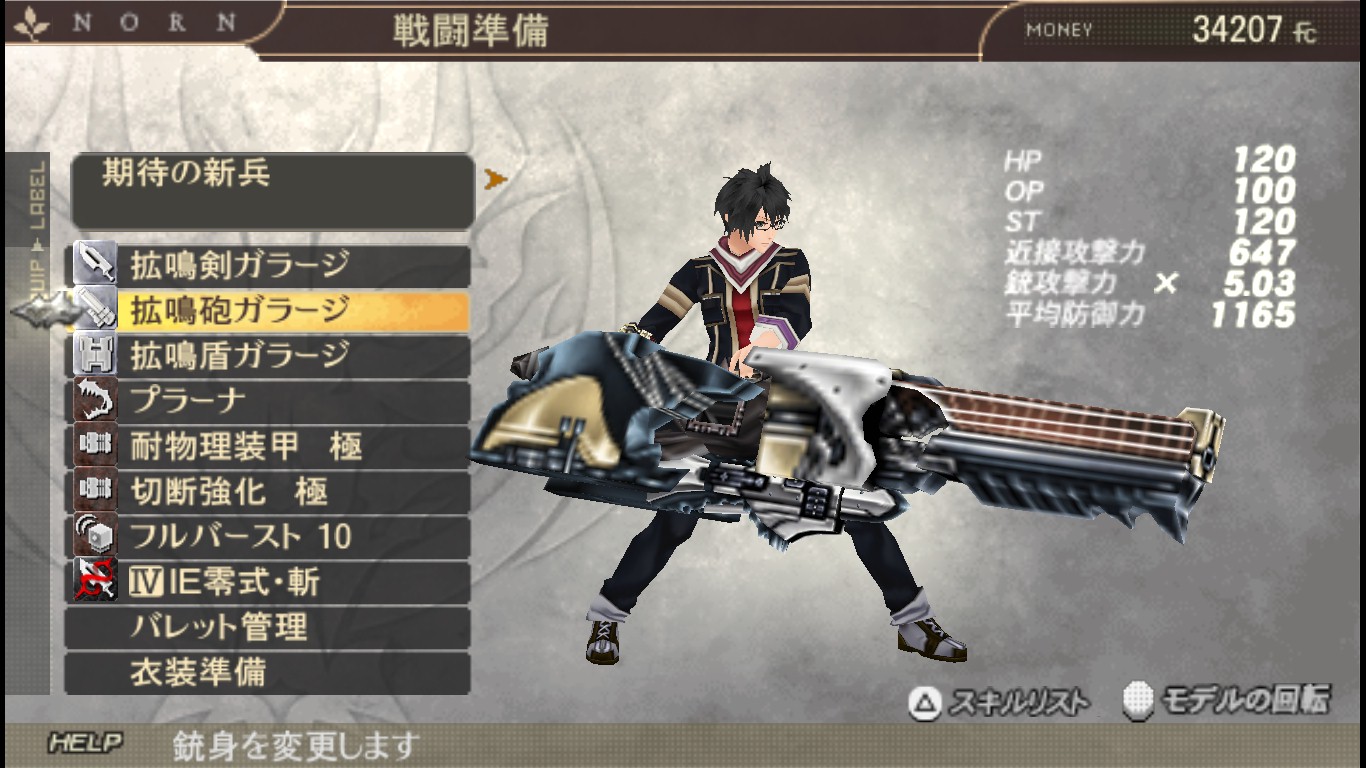Viewport: 1366px width, 768px height.
Task: Open 衣装準備 costume preparation
Action: 268,673
